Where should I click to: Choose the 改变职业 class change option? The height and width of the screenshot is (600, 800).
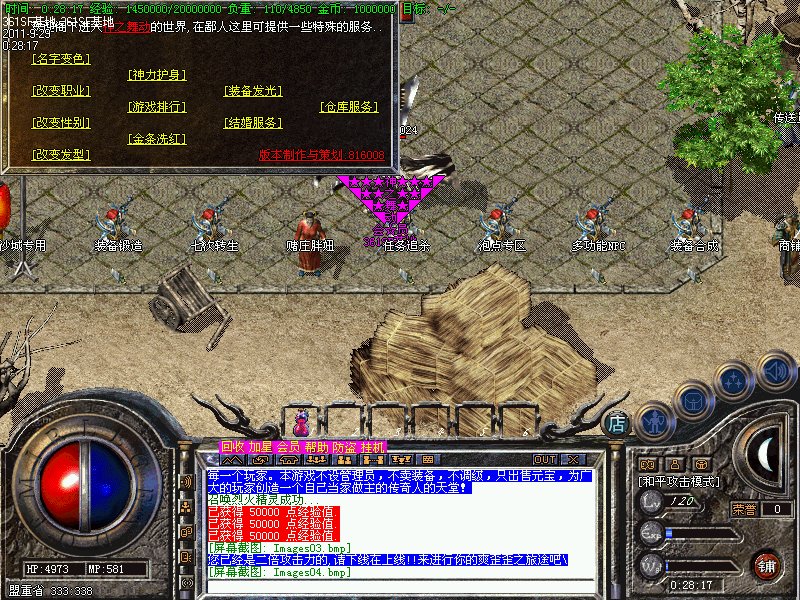click(61, 91)
